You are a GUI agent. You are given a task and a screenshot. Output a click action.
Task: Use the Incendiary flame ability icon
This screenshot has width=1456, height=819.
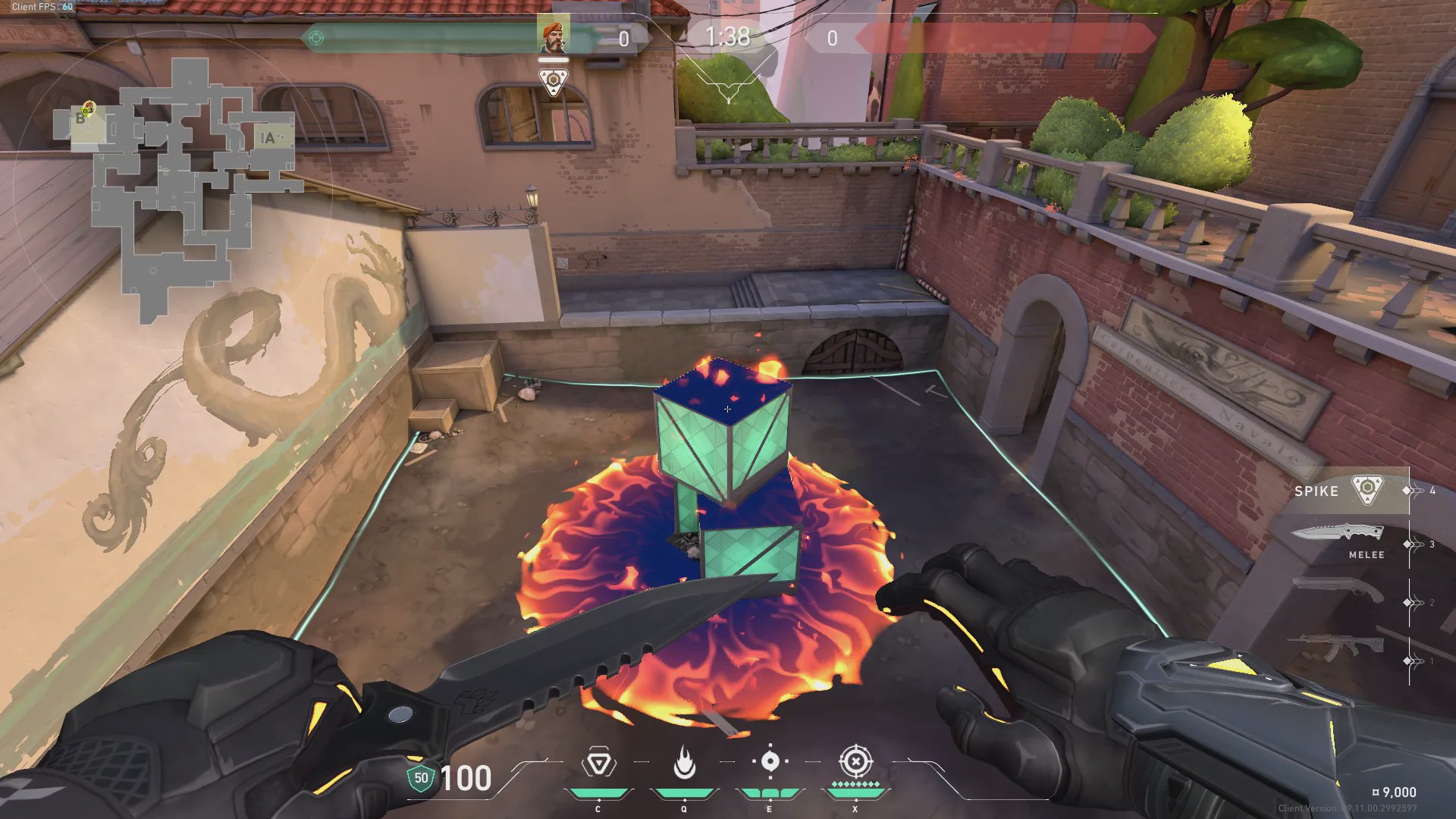684,763
